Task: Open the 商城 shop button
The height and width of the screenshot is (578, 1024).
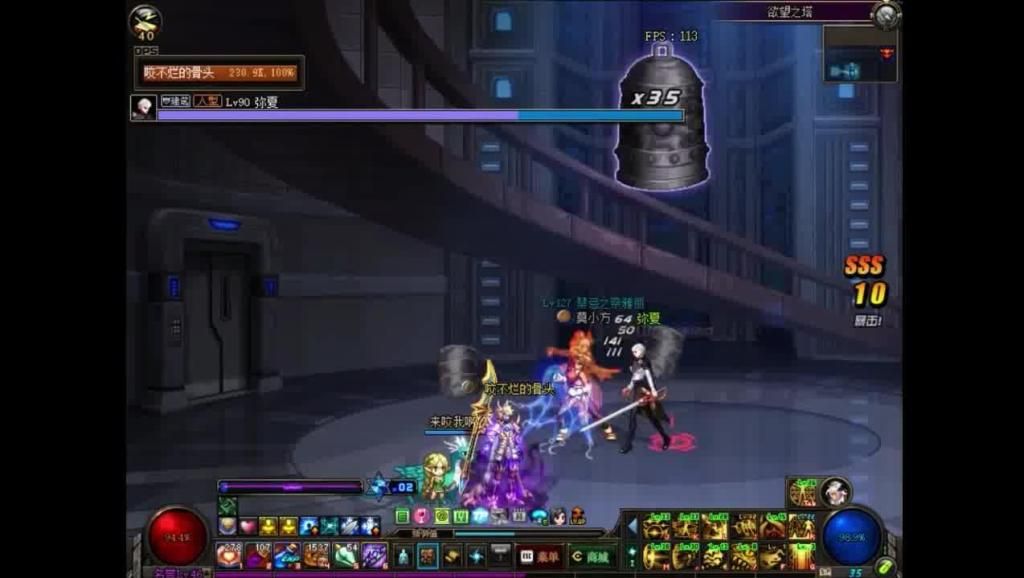Action: (x=590, y=556)
